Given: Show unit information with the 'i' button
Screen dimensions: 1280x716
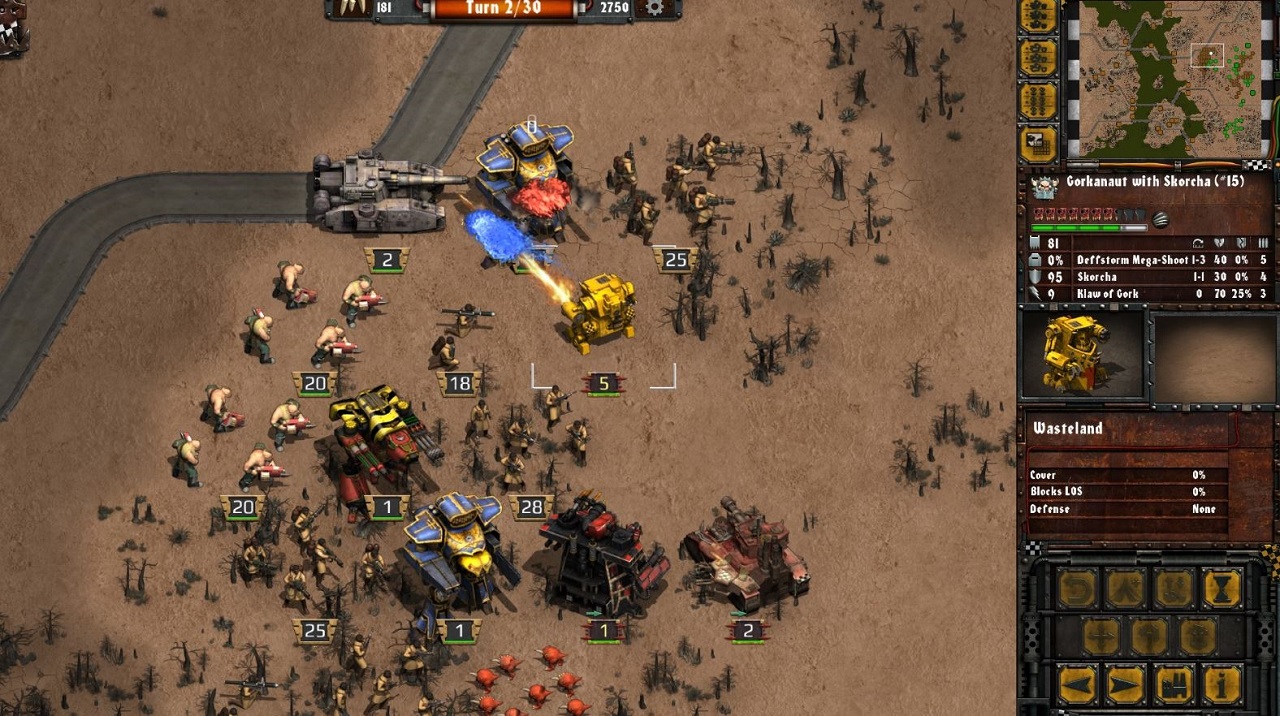Looking at the screenshot, I should click(x=1222, y=685).
